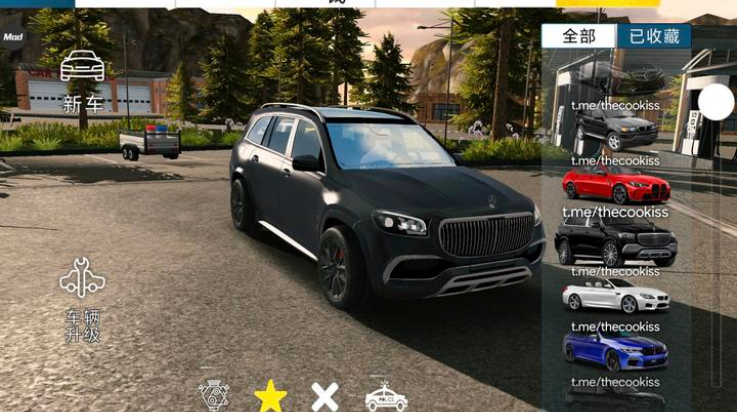The image size is (737, 412).
Task: Click the white round scroll handle
Action: coord(716,102)
